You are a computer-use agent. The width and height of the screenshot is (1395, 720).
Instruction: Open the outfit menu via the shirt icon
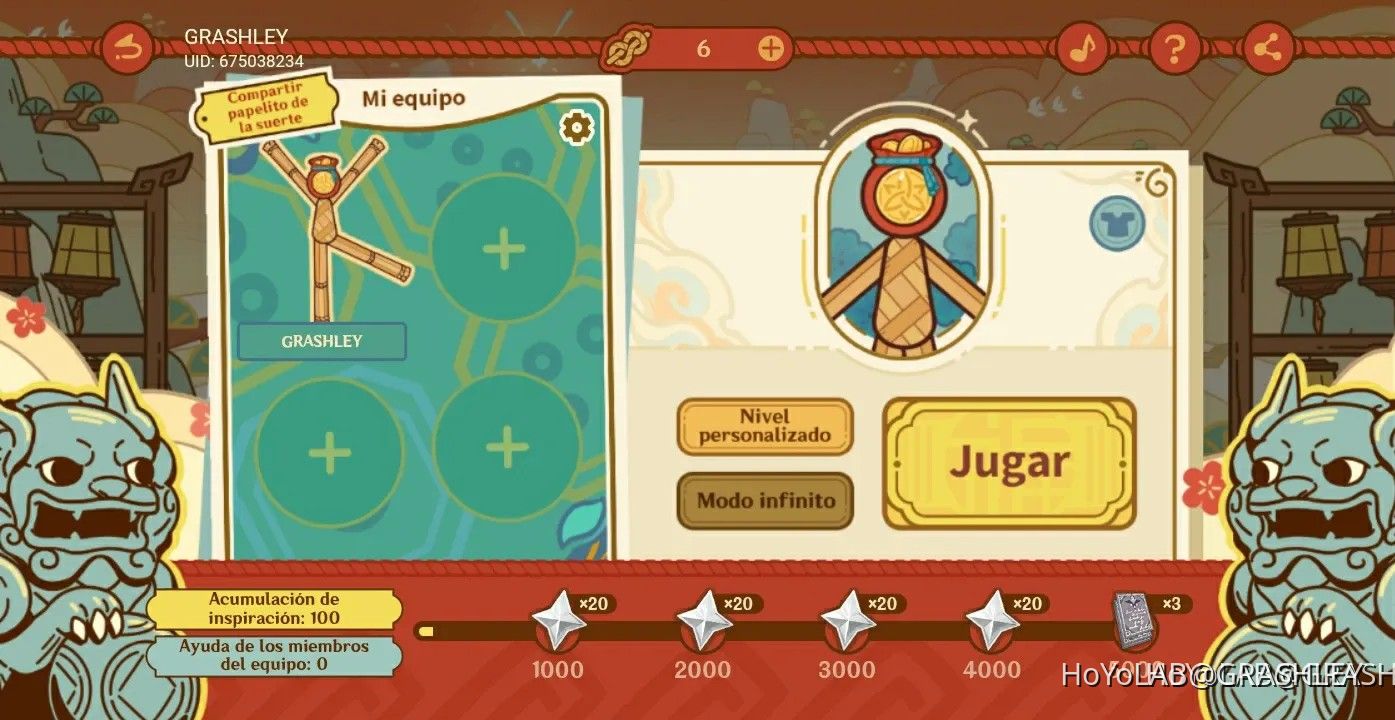click(x=1119, y=222)
